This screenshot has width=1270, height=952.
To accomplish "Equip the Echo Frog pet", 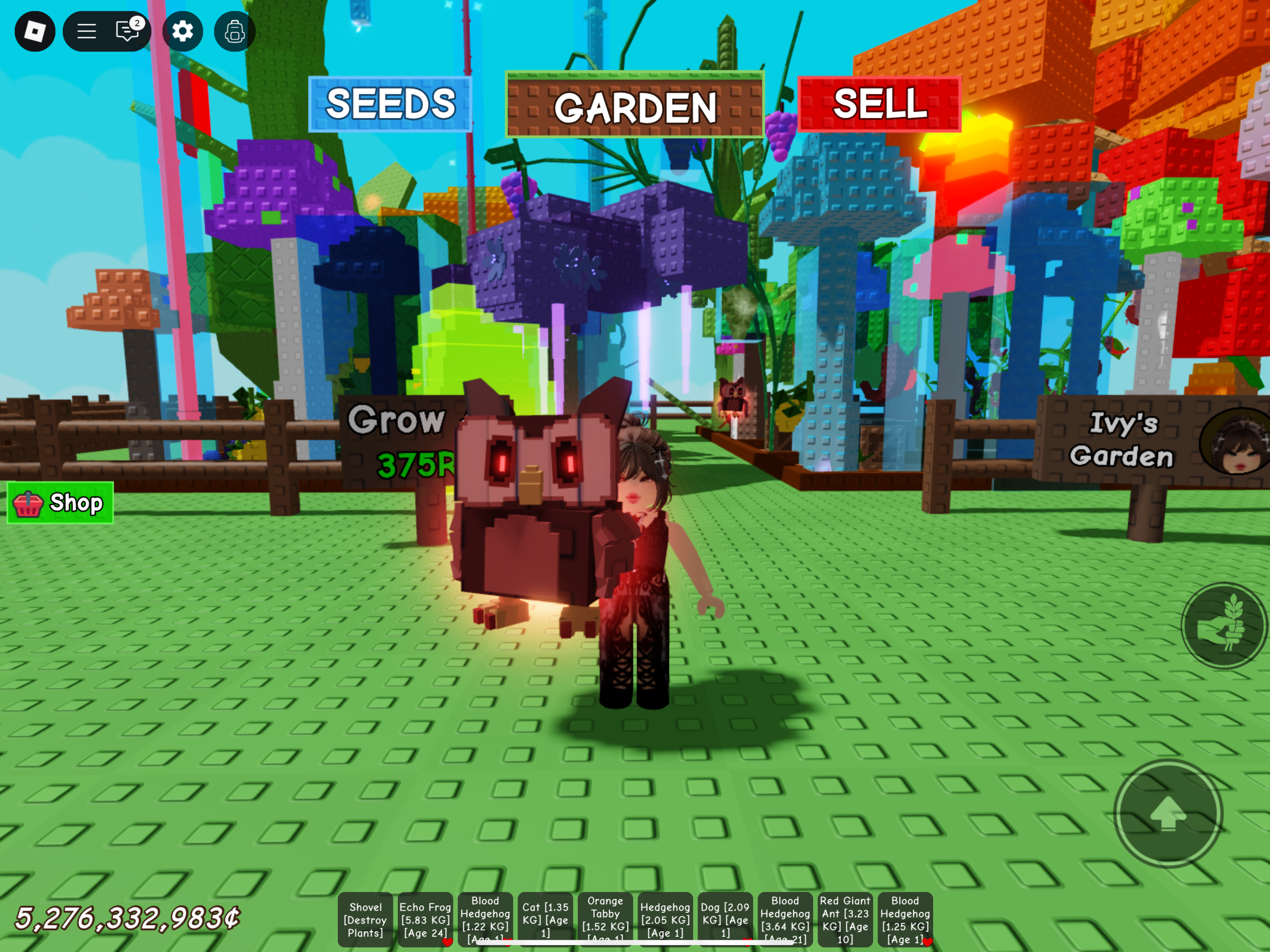I will pyautogui.click(x=426, y=919).
